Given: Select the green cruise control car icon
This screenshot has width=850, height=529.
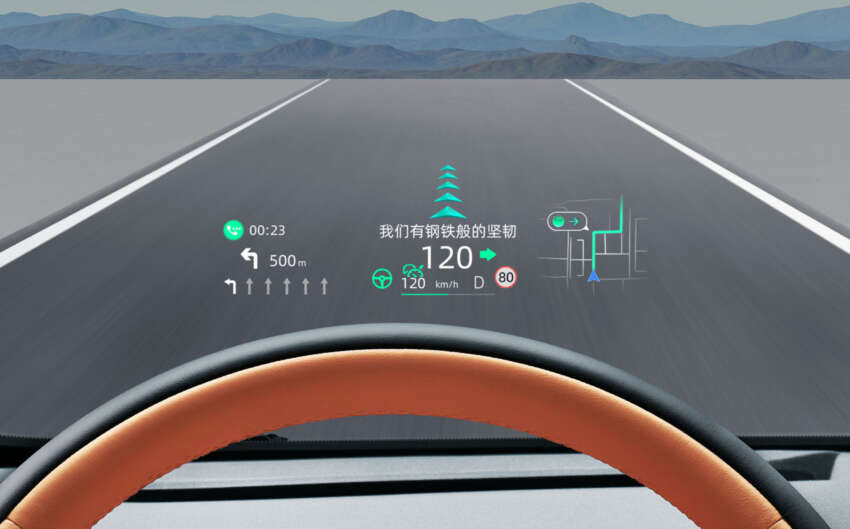Looking at the screenshot, I should 412,269.
